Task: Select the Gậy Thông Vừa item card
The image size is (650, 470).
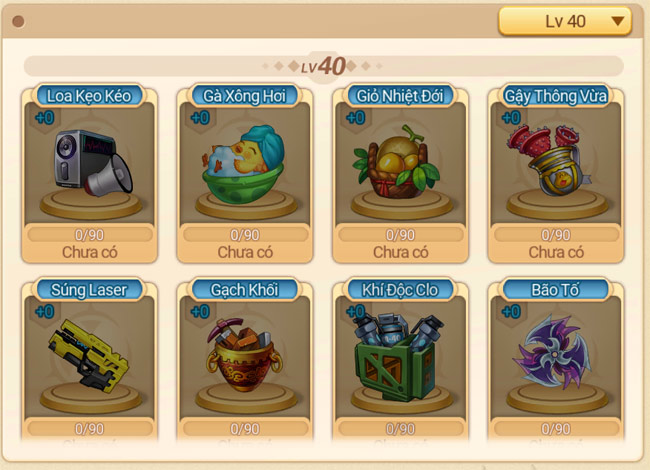Action: click(556, 170)
